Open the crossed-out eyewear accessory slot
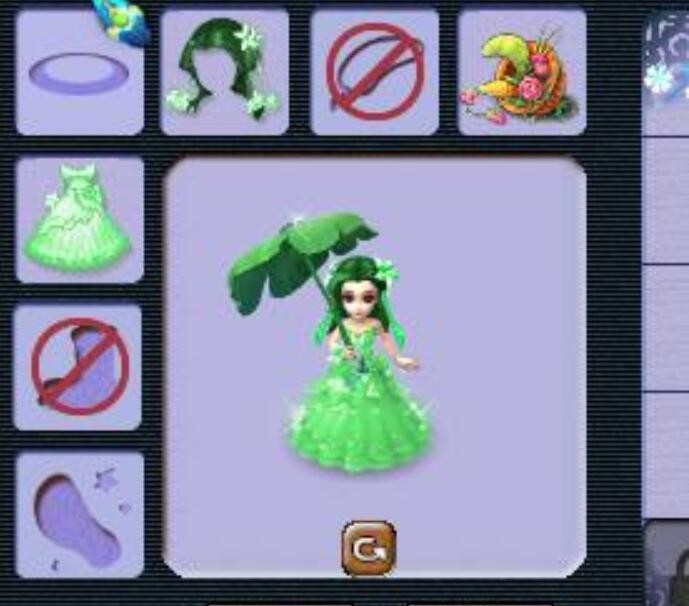 (x=374, y=71)
